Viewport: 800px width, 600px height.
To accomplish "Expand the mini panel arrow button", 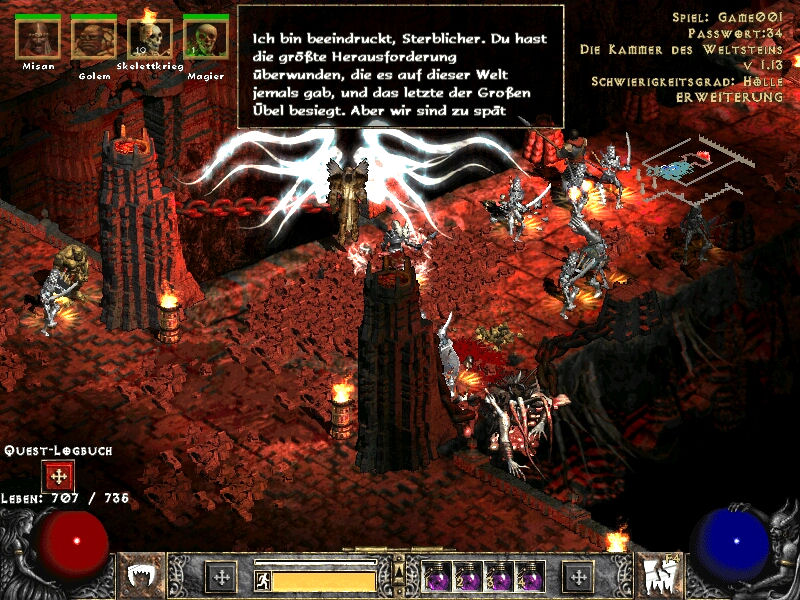I will coord(399,571).
